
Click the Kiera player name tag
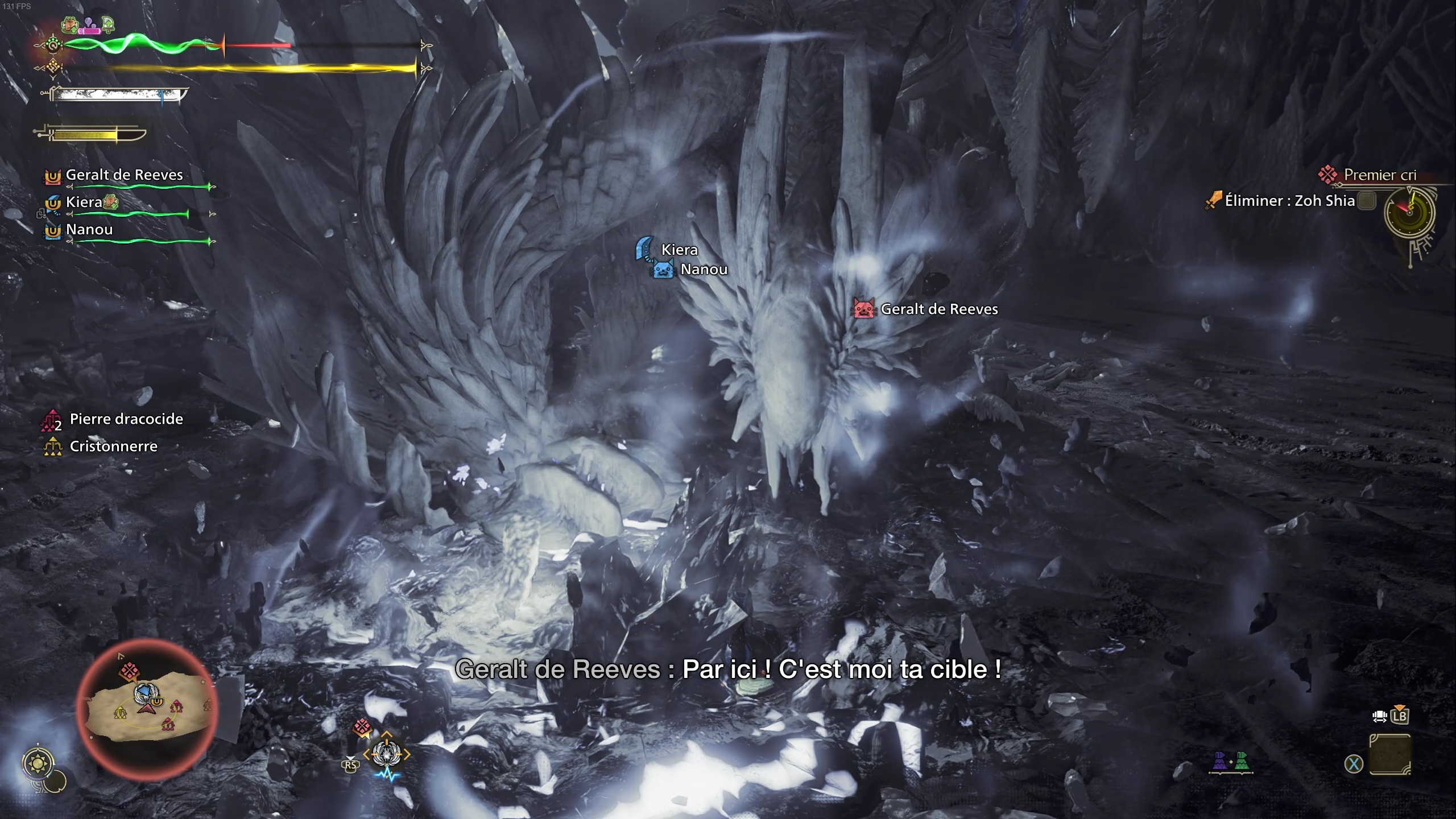coord(679,250)
